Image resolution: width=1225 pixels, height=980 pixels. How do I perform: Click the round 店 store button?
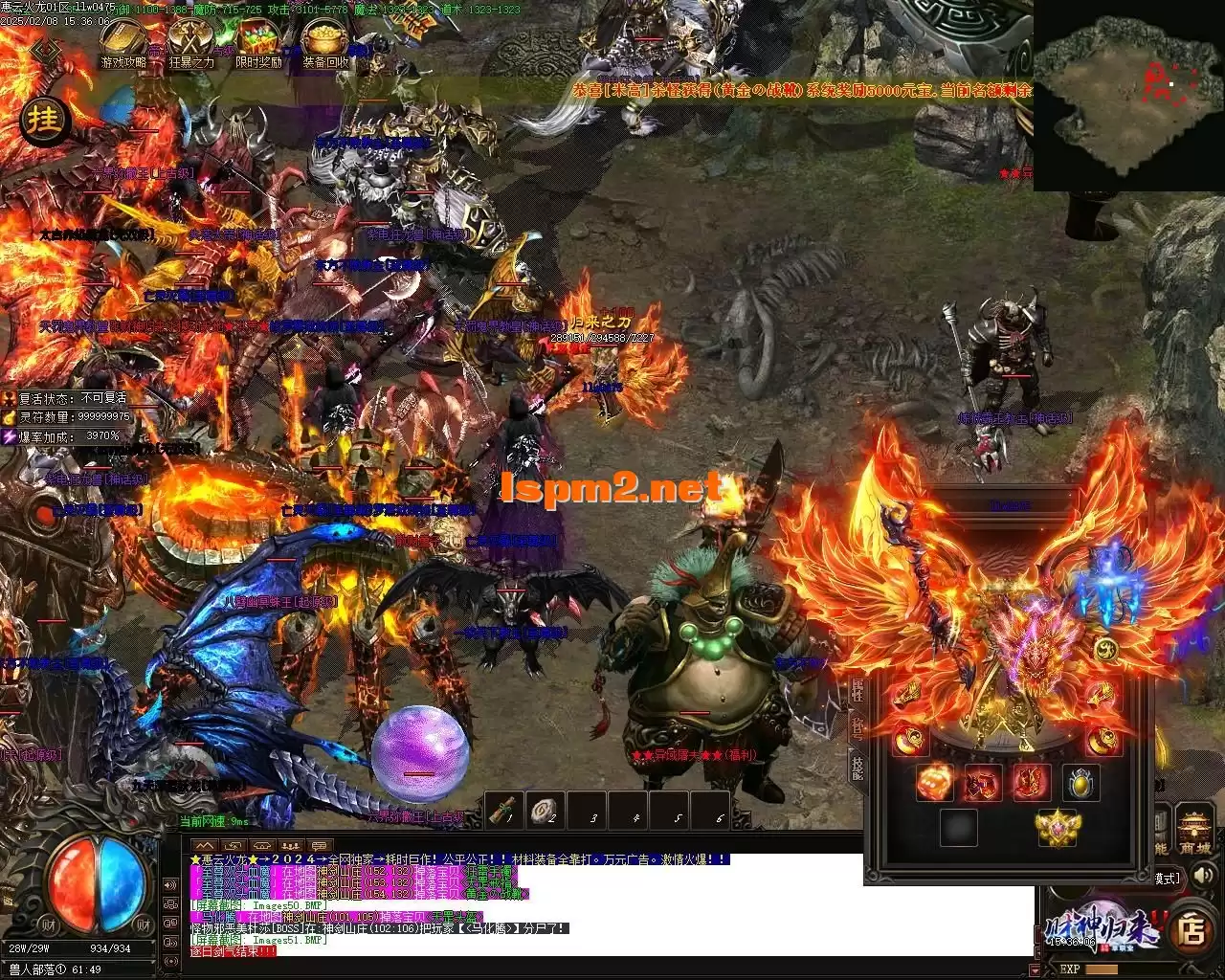pos(1192,930)
